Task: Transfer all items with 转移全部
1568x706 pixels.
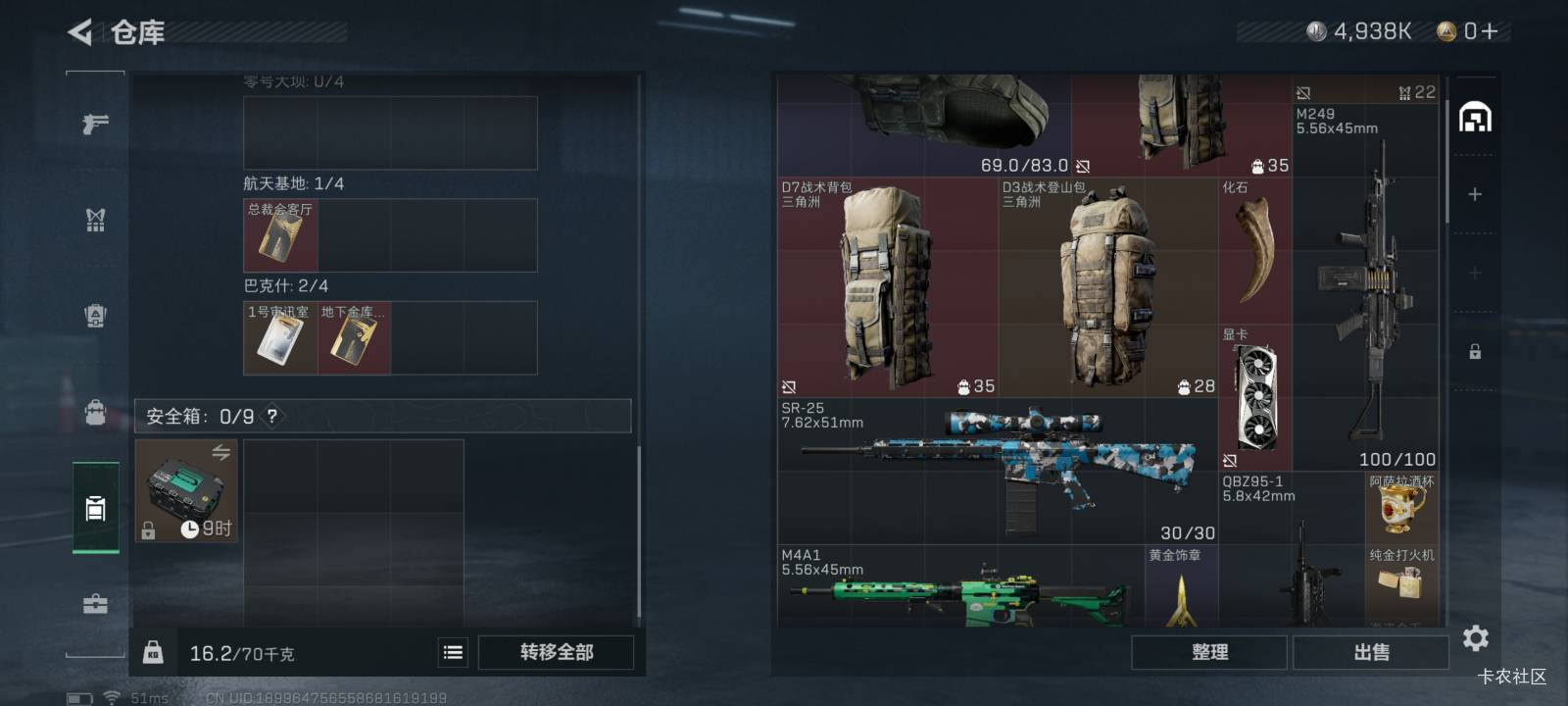Action: (556, 653)
